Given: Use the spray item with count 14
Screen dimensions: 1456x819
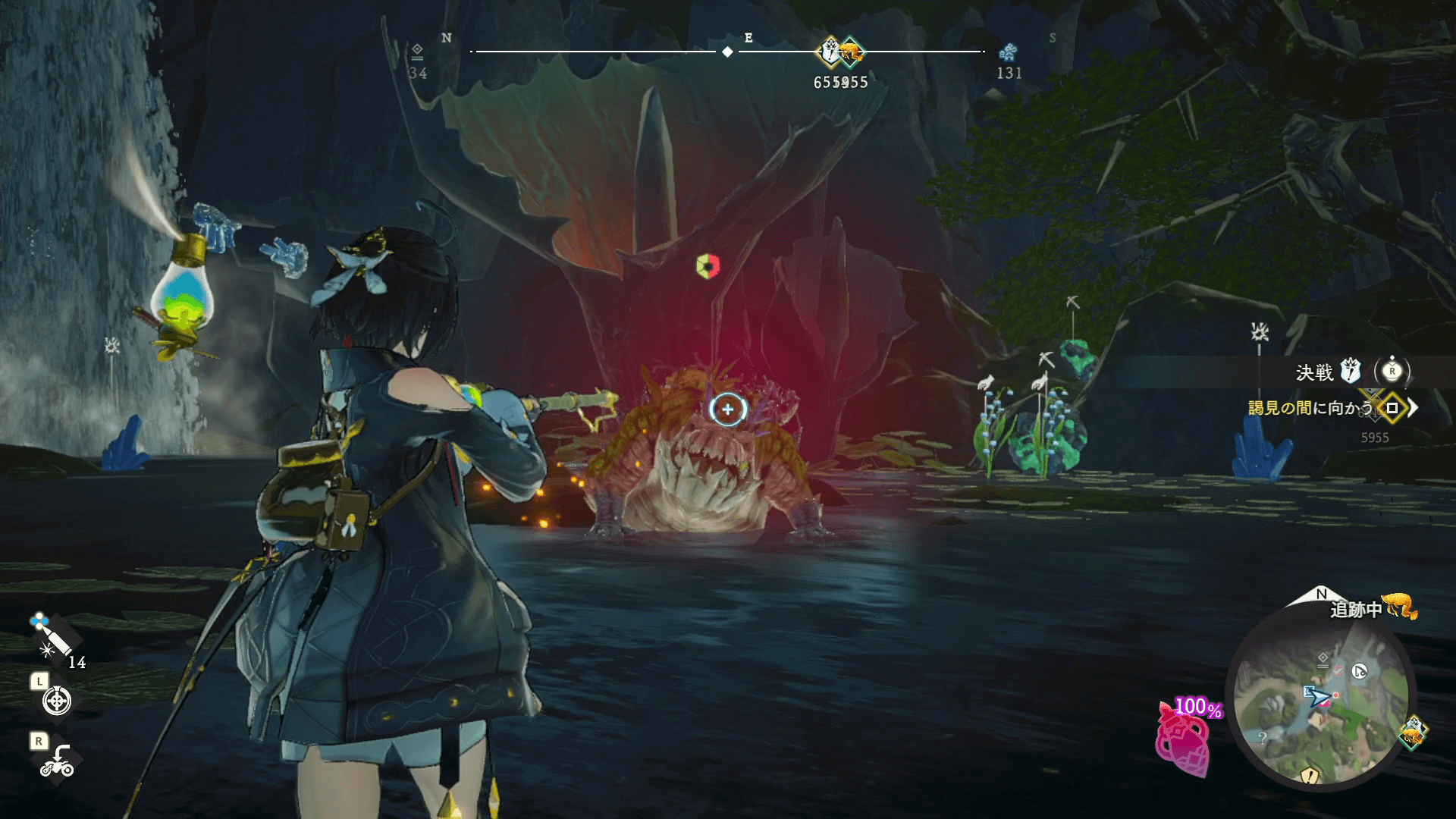Looking at the screenshot, I should click(53, 637).
